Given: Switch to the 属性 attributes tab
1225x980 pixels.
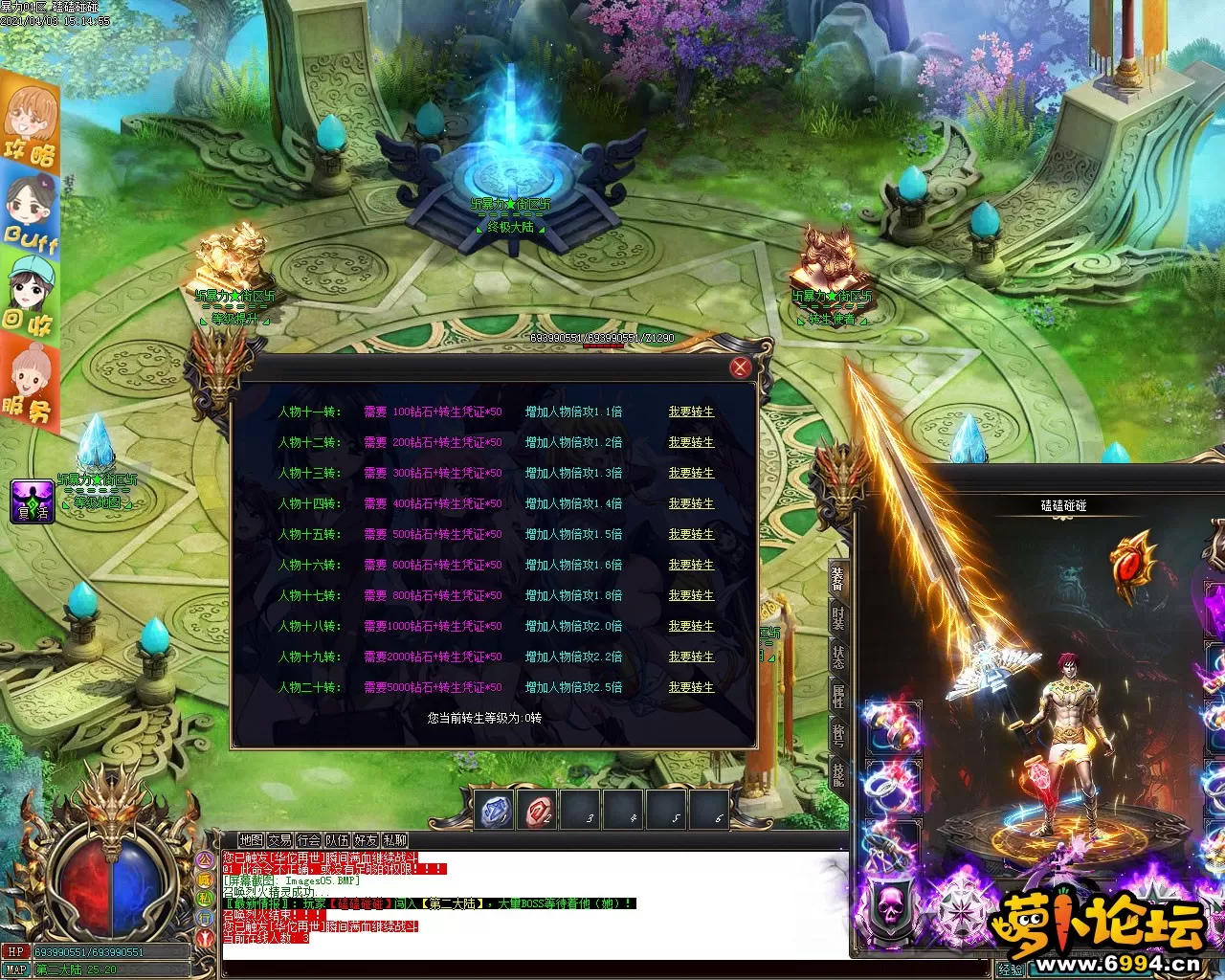Looking at the screenshot, I should 838,696.
